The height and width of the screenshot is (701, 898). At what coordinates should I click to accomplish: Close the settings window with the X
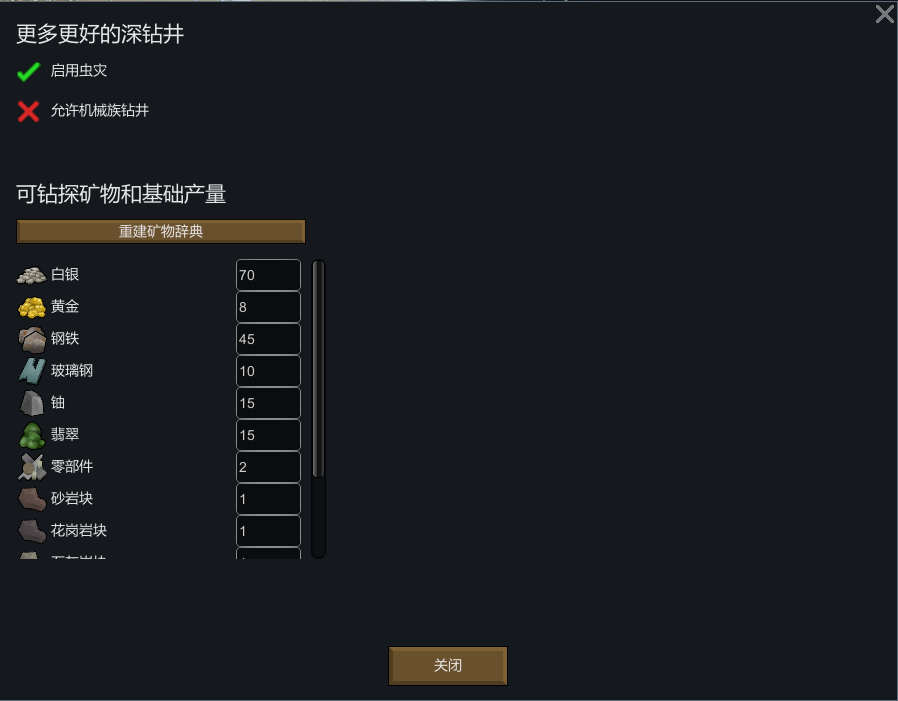pyautogui.click(x=884, y=14)
